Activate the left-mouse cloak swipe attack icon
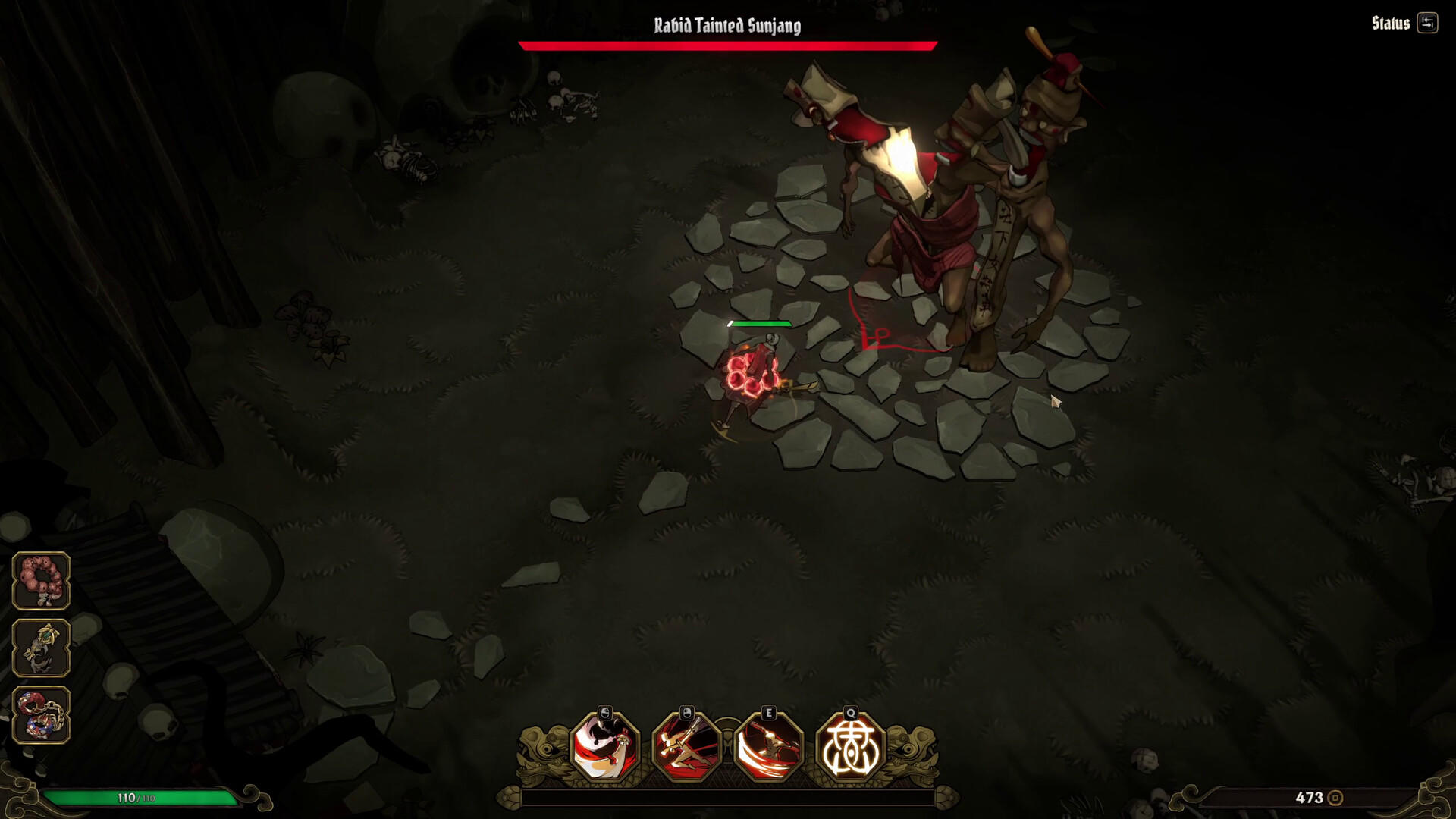This screenshot has width=1456, height=819. tap(603, 747)
